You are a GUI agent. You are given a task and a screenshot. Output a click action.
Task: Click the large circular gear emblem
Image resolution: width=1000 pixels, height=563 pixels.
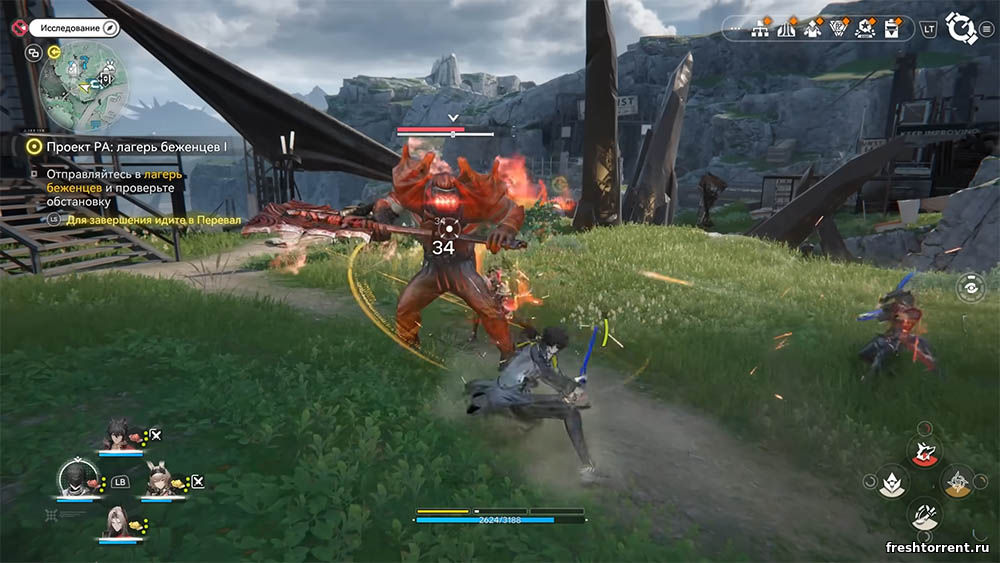tap(960, 28)
